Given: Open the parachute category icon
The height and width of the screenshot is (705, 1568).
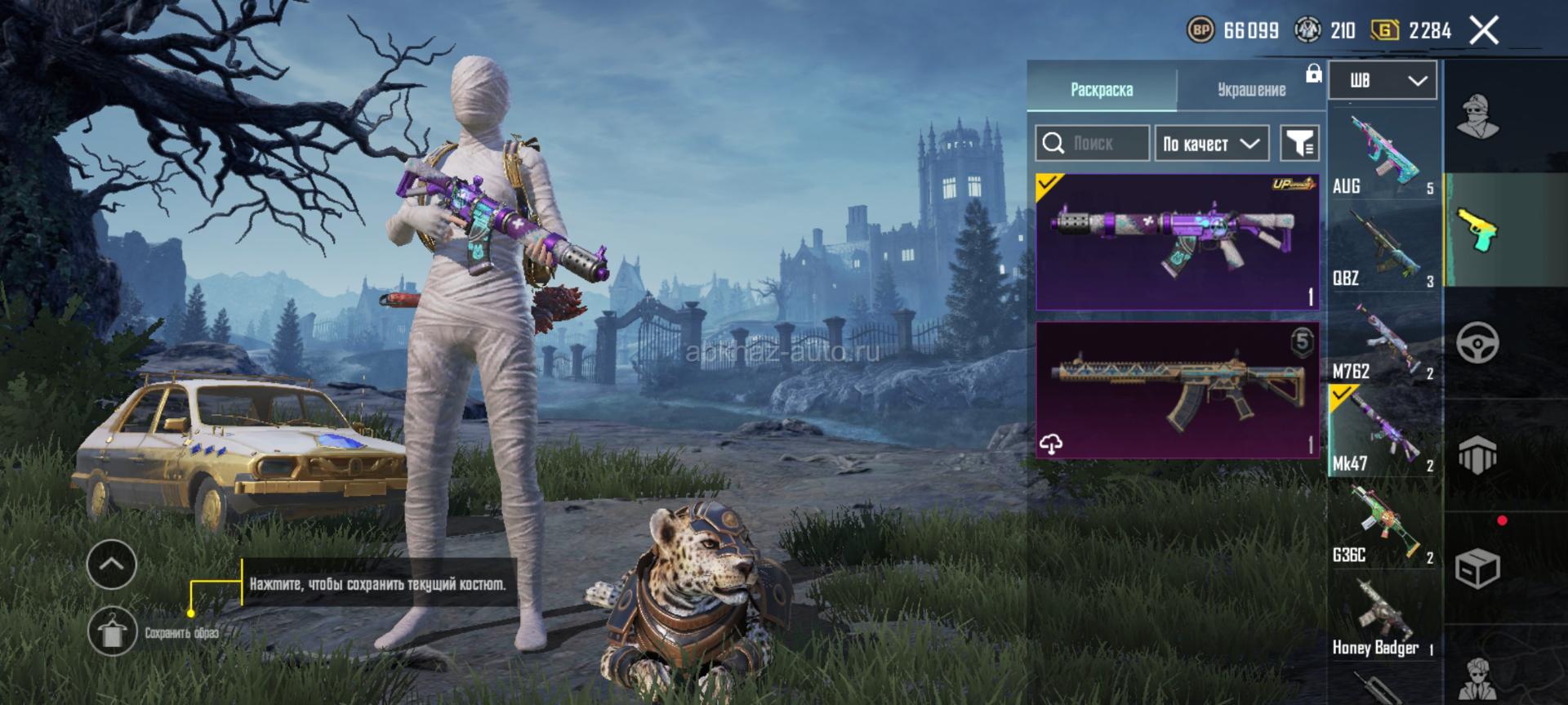Looking at the screenshot, I should click(x=1478, y=455).
